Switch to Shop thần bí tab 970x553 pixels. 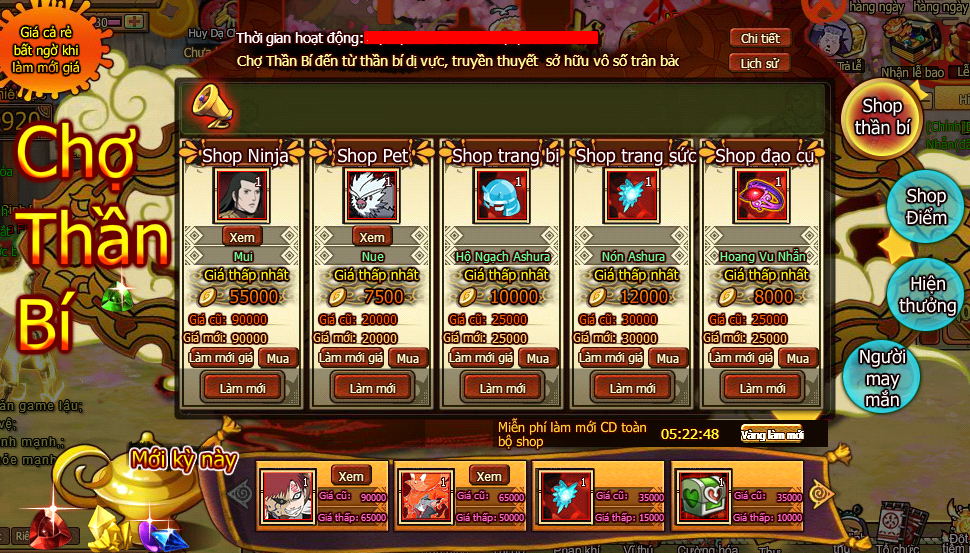point(882,118)
